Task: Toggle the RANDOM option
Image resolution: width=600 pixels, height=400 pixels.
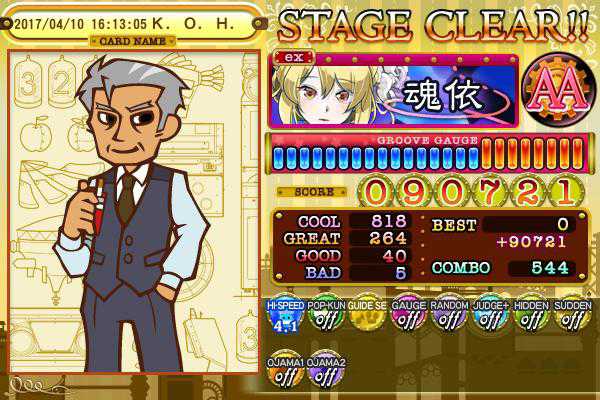Action: pyautogui.click(x=448, y=318)
